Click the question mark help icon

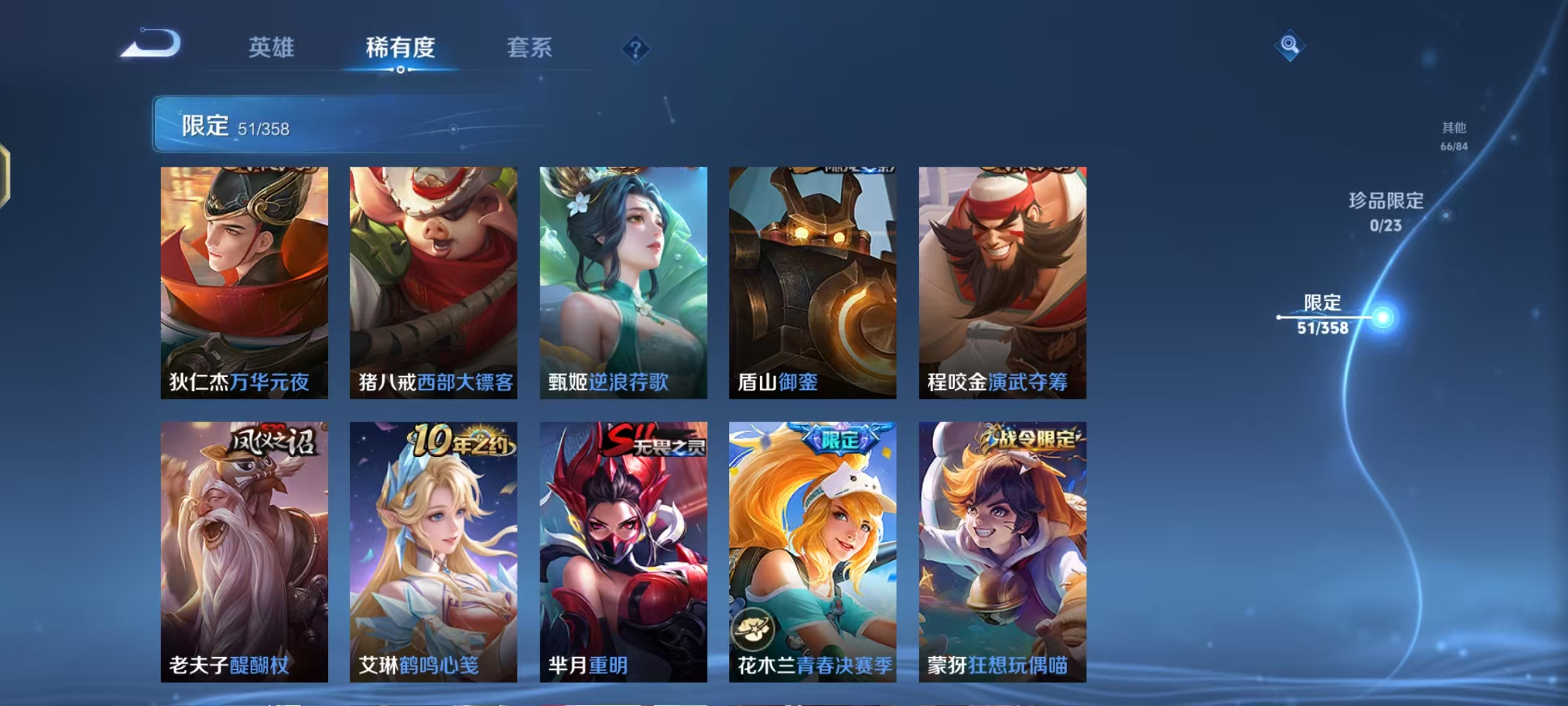click(635, 49)
